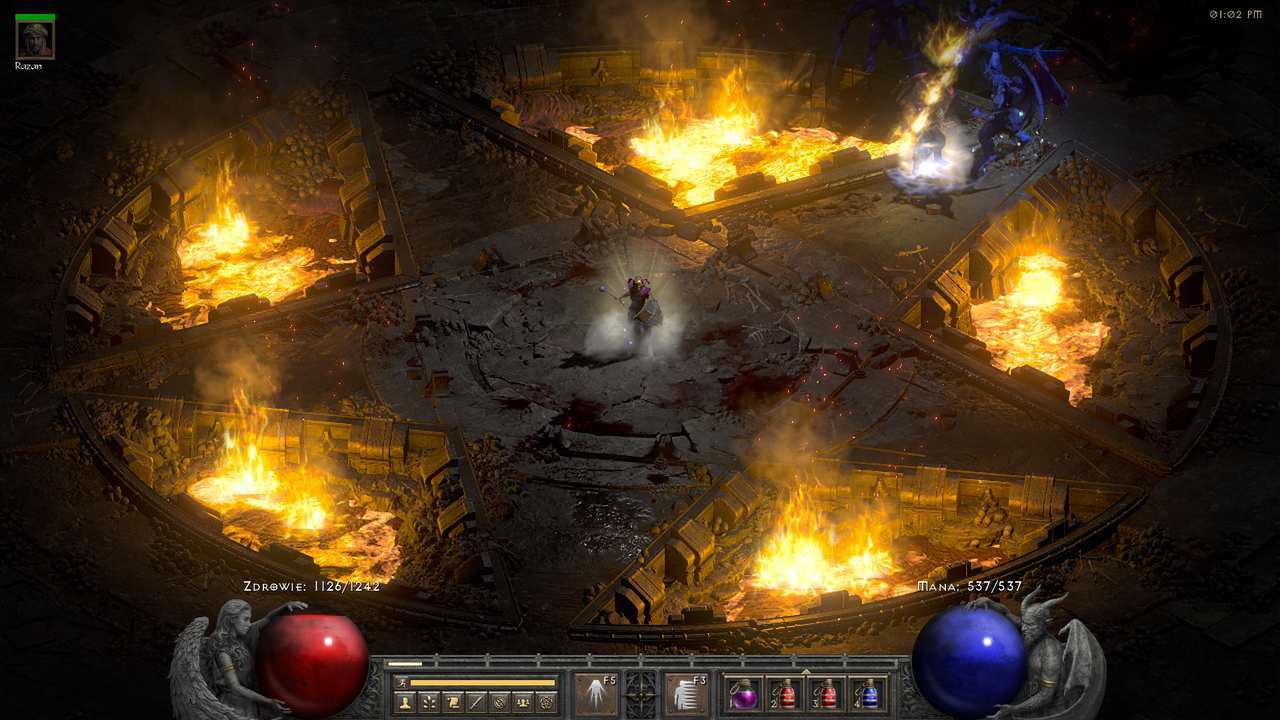The image size is (1280, 720).
Task: Open the skill tree button
Action: coord(429,702)
